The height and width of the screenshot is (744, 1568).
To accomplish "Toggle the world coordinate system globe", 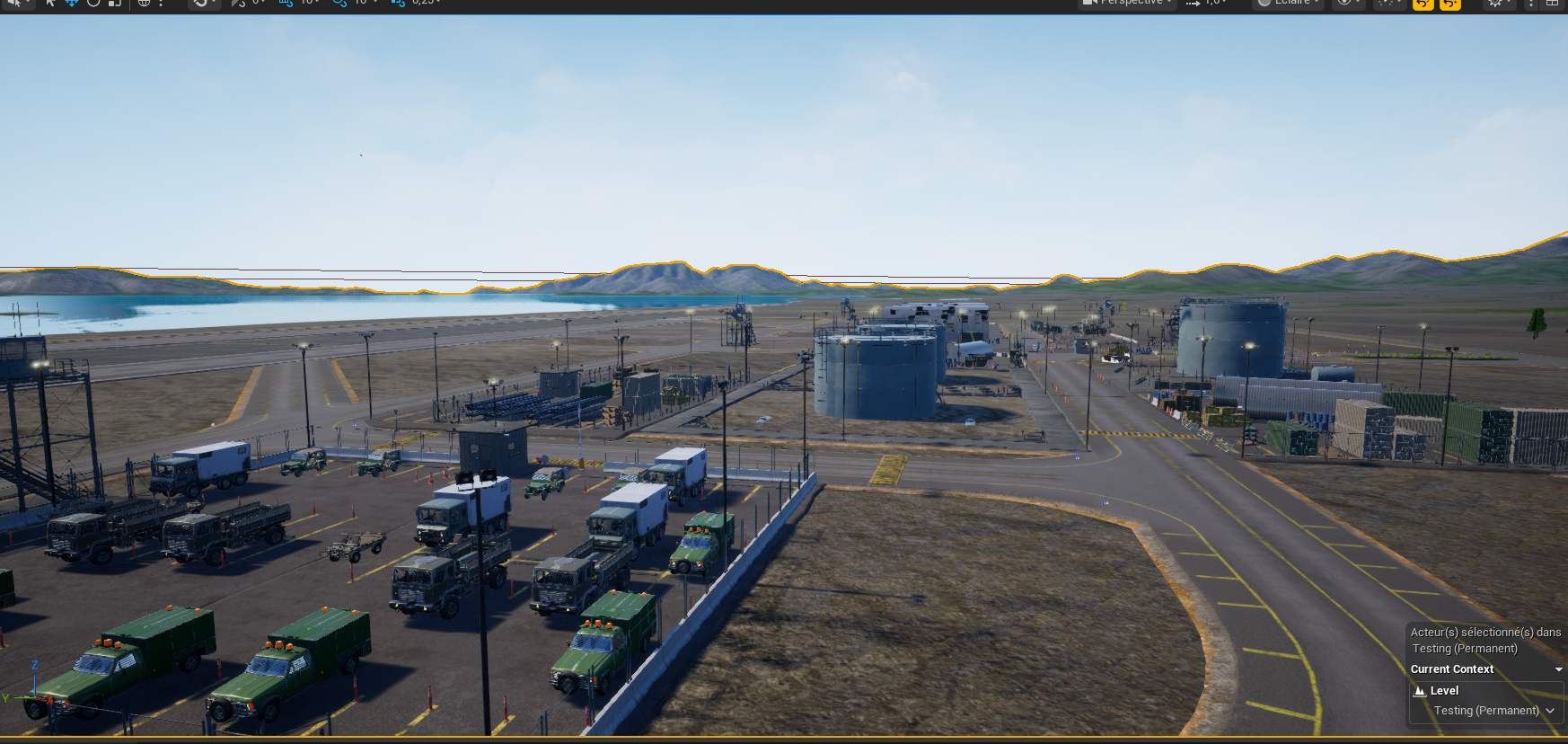I will click(x=144, y=3).
